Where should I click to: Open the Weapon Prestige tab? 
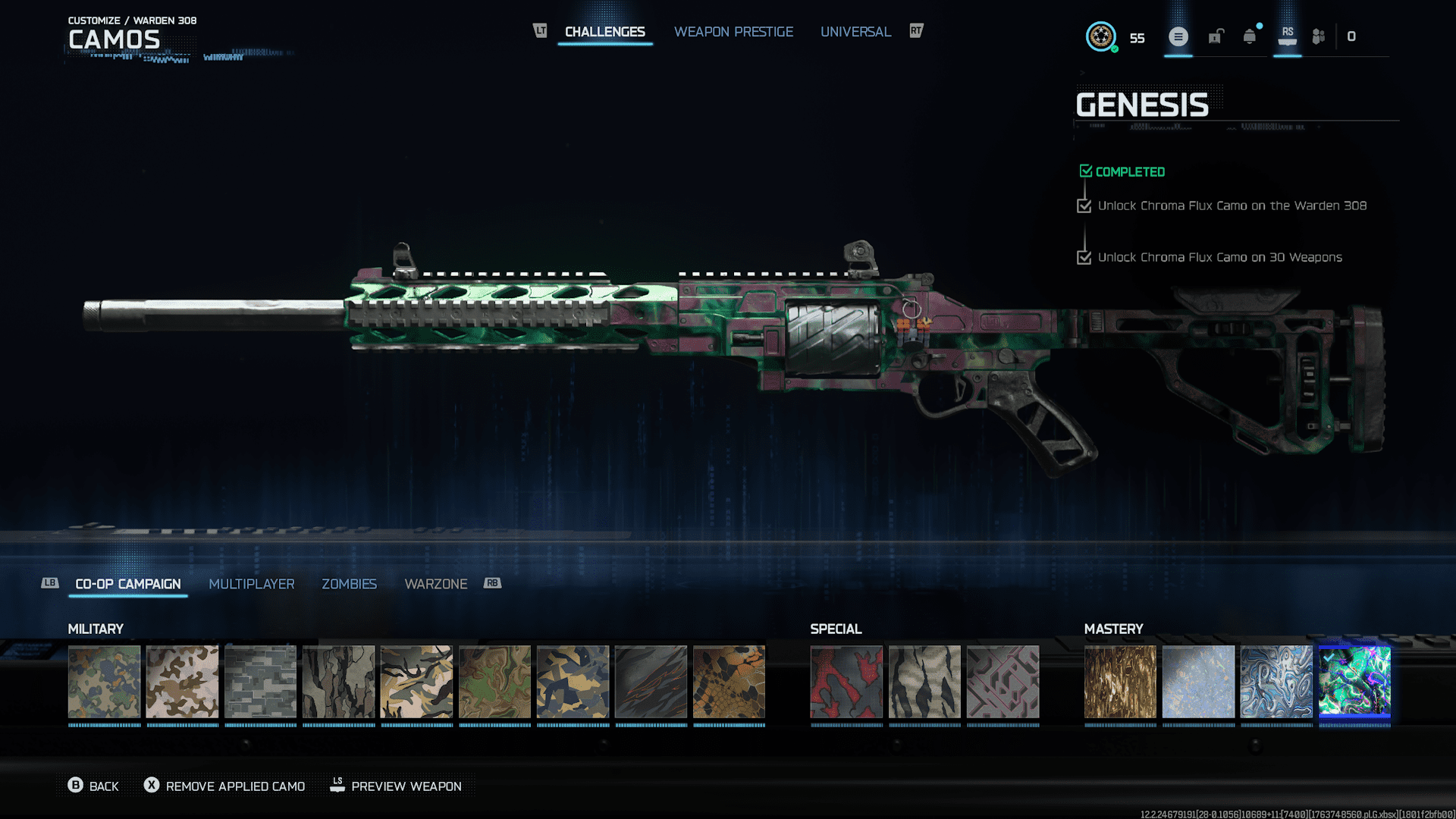click(x=733, y=32)
